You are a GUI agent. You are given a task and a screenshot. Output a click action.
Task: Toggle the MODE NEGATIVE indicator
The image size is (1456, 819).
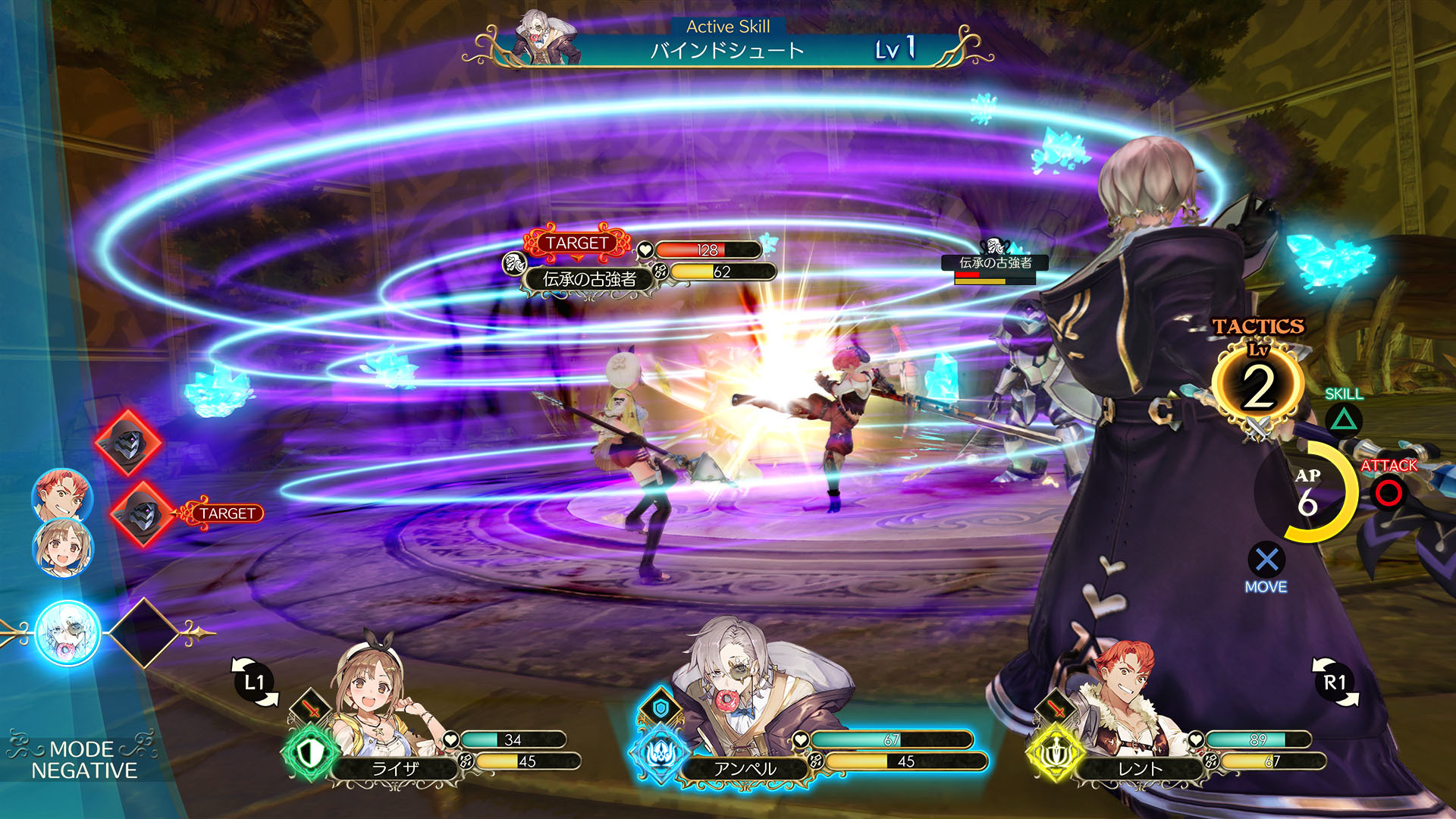click(x=83, y=760)
